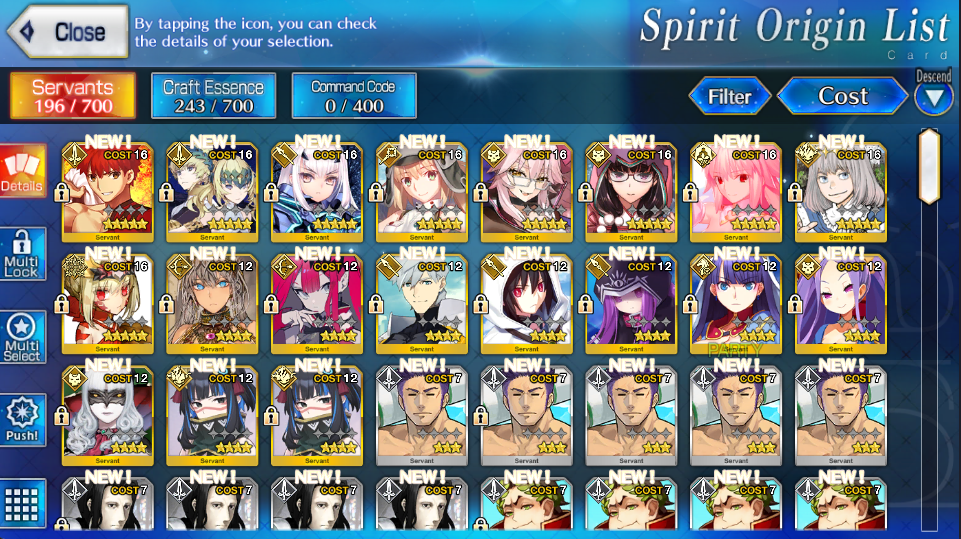Pick the white-hooded red-eyed servant card

[x=526, y=302]
